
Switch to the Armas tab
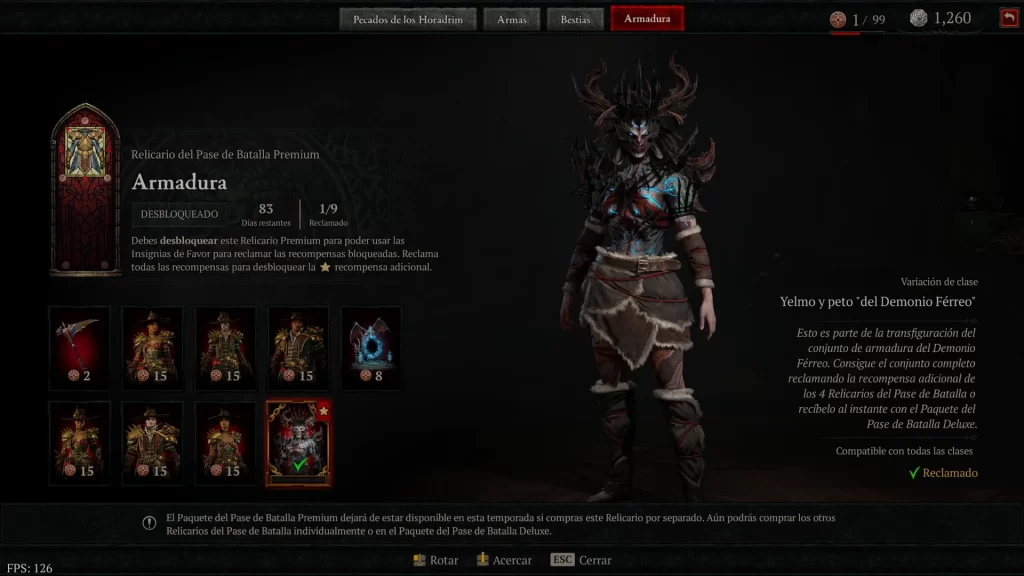pos(511,19)
